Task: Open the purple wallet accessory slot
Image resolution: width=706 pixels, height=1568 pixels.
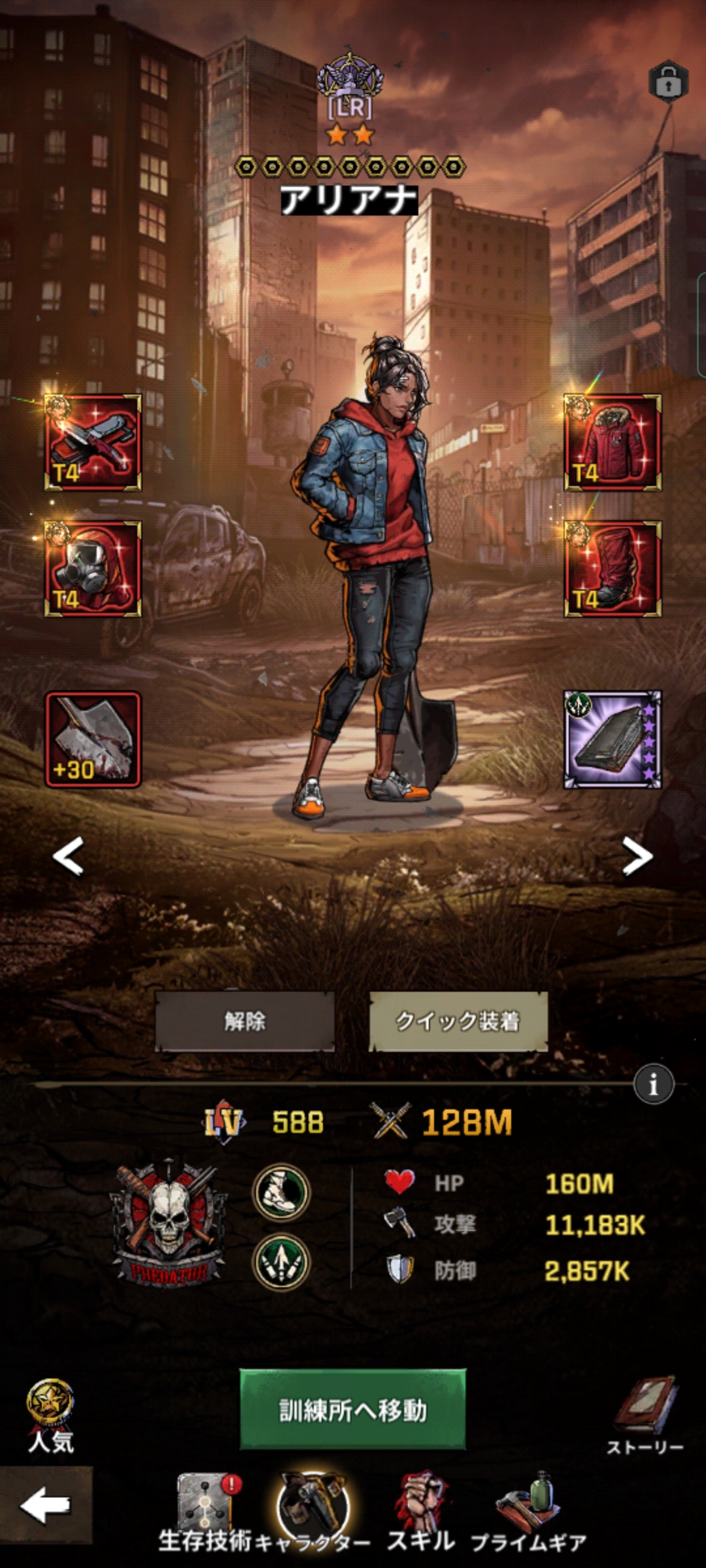Action: click(613, 740)
